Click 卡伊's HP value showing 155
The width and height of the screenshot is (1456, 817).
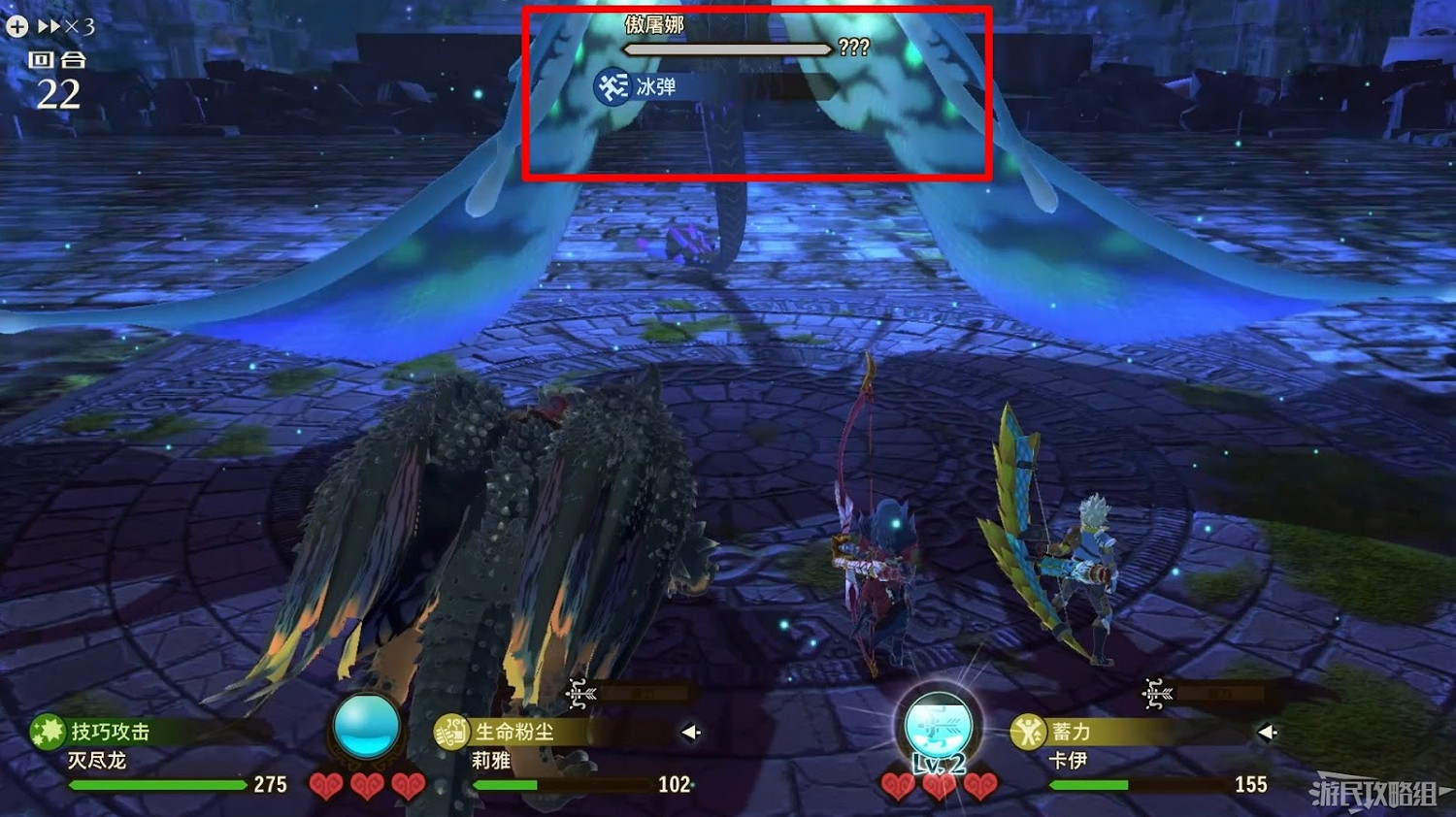1252,784
